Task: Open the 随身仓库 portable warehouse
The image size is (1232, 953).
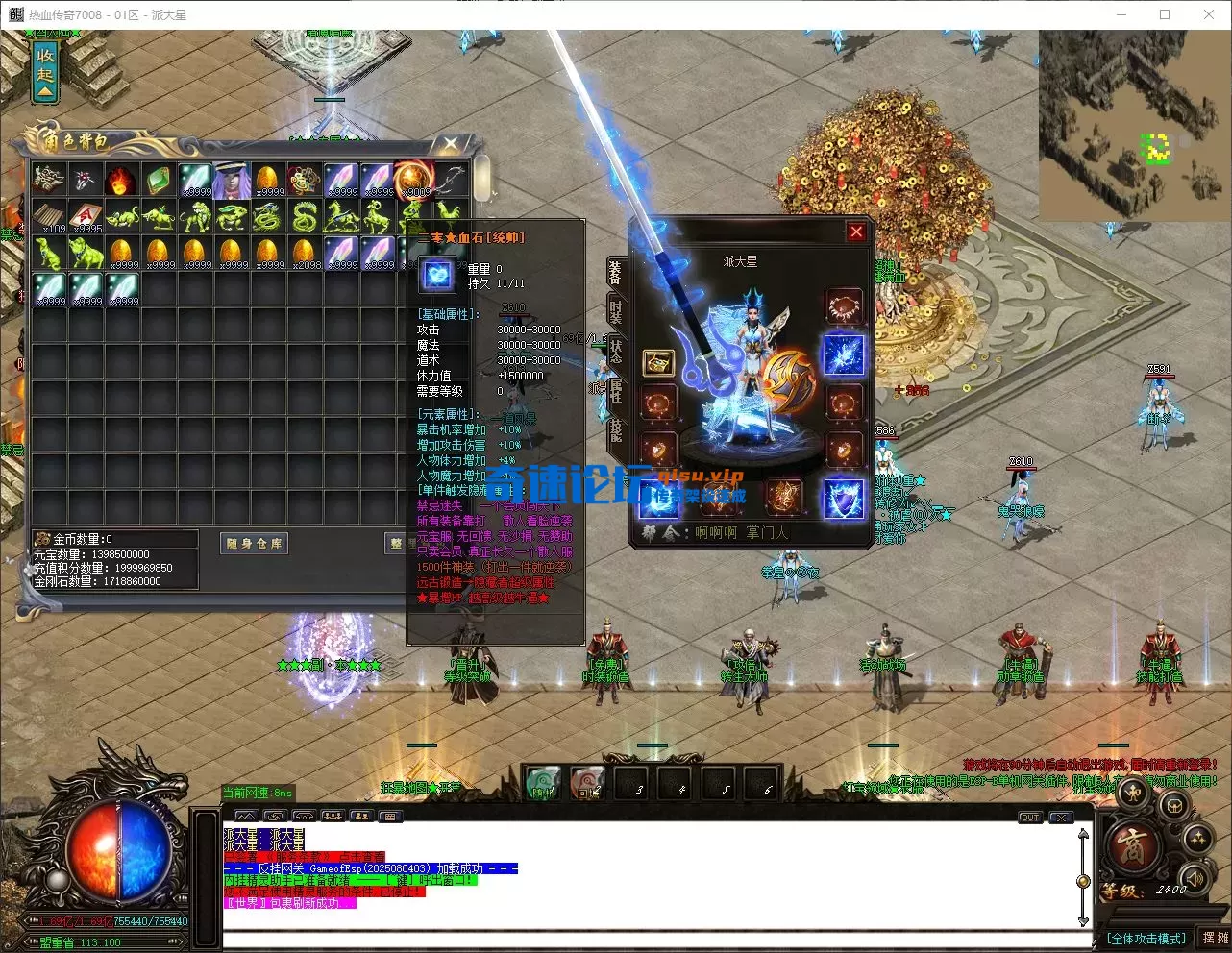Action: point(255,544)
